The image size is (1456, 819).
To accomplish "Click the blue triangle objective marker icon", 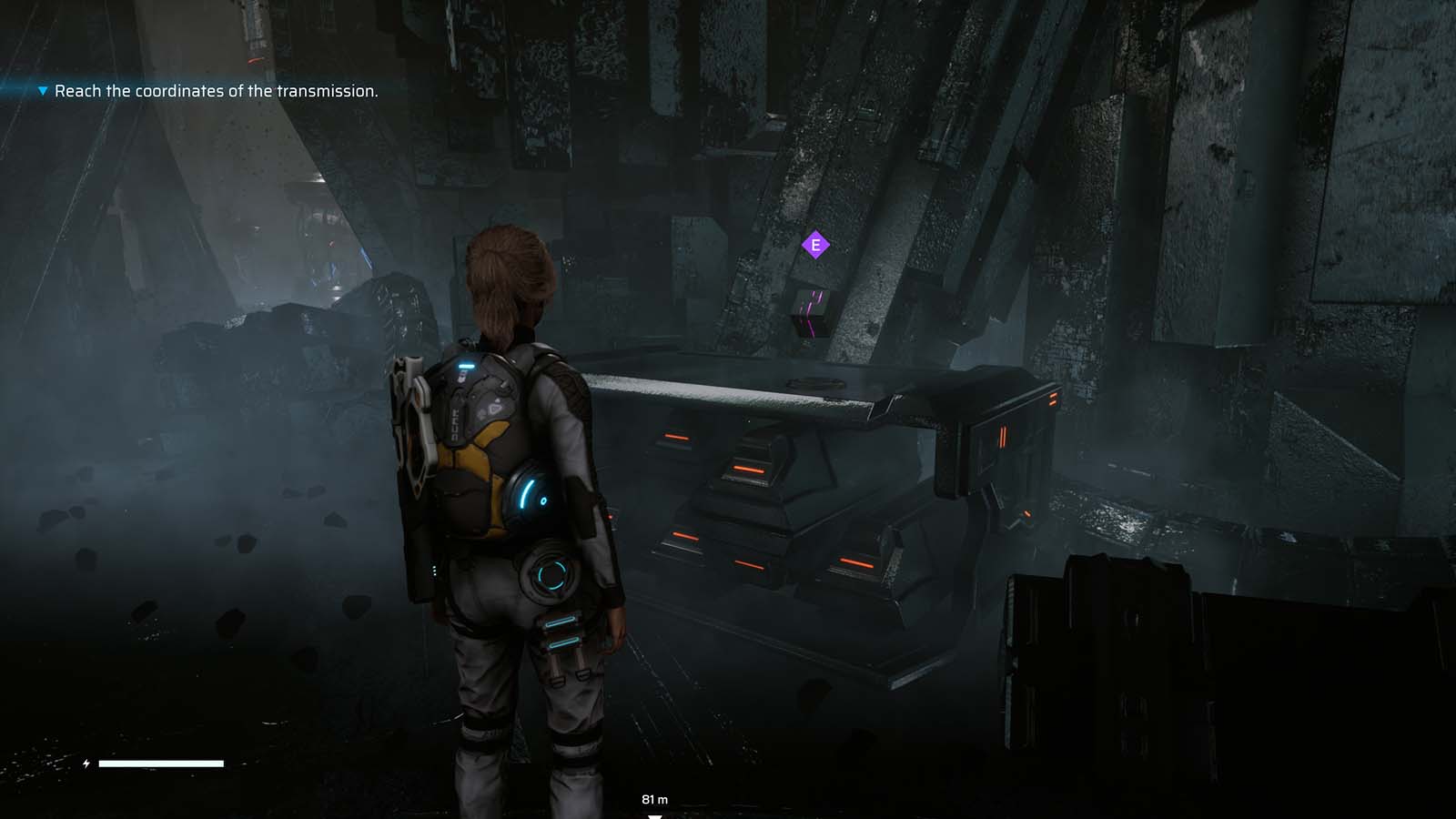I will 40,91.
